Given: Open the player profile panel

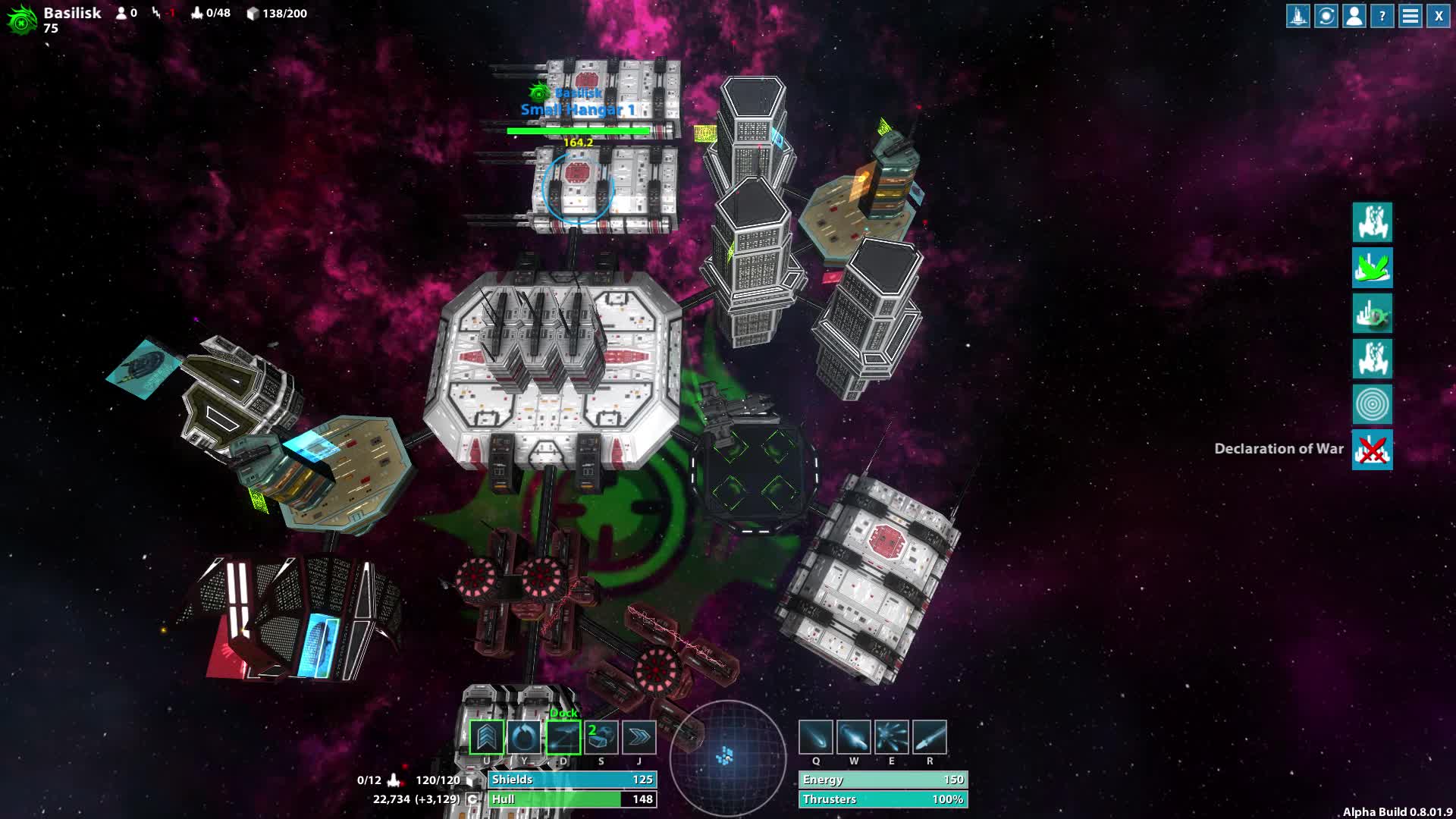Looking at the screenshot, I should (x=1354, y=16).
